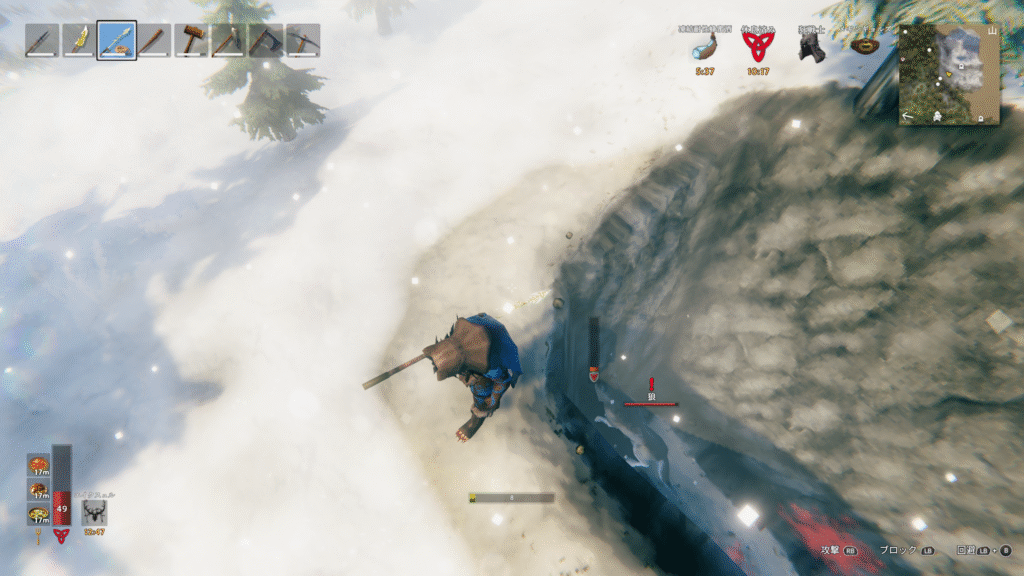Choose the wooden club hotbar slot
Viewport: 1024px width, 576px height.
click(154, 41)
